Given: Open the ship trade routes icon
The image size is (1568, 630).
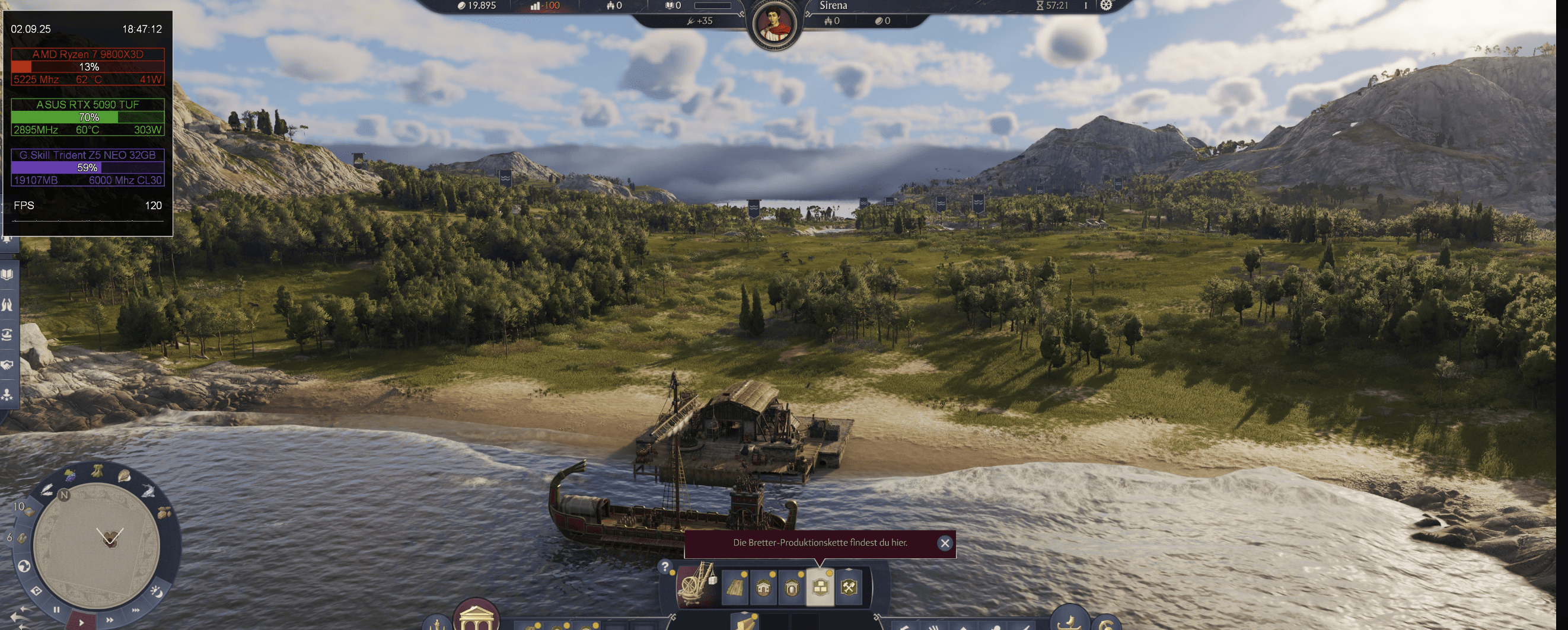Looking at the screenshot, I should pyautogui.click(x=7, y=334).
